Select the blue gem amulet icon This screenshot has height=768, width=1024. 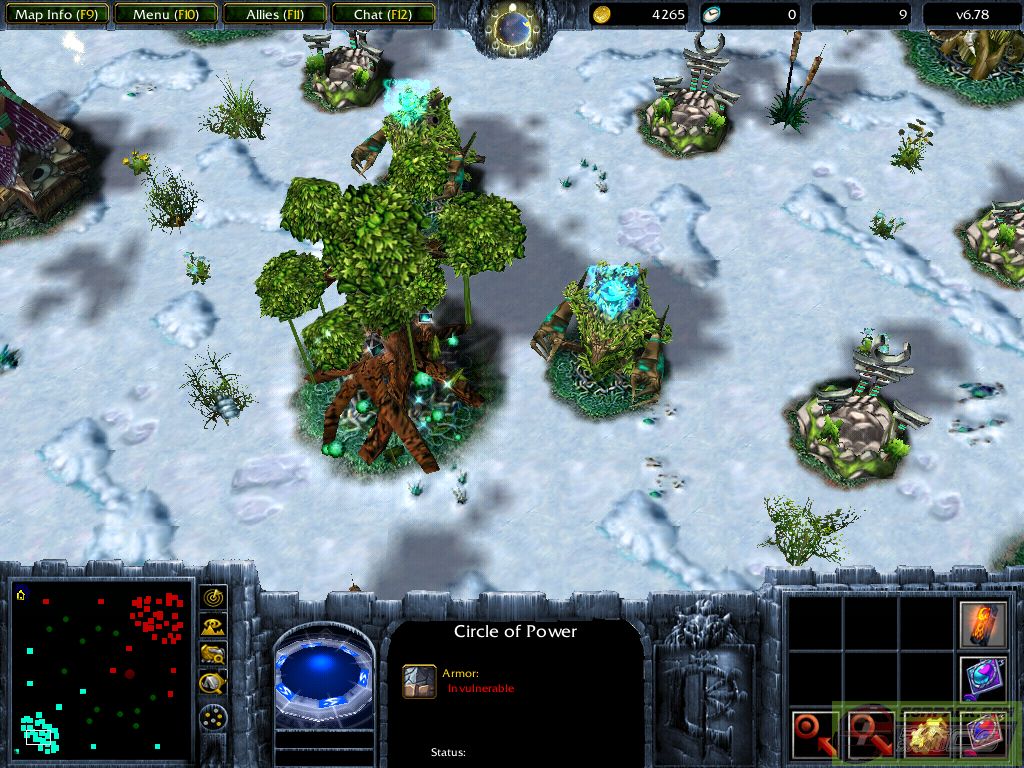pos(981,678)
